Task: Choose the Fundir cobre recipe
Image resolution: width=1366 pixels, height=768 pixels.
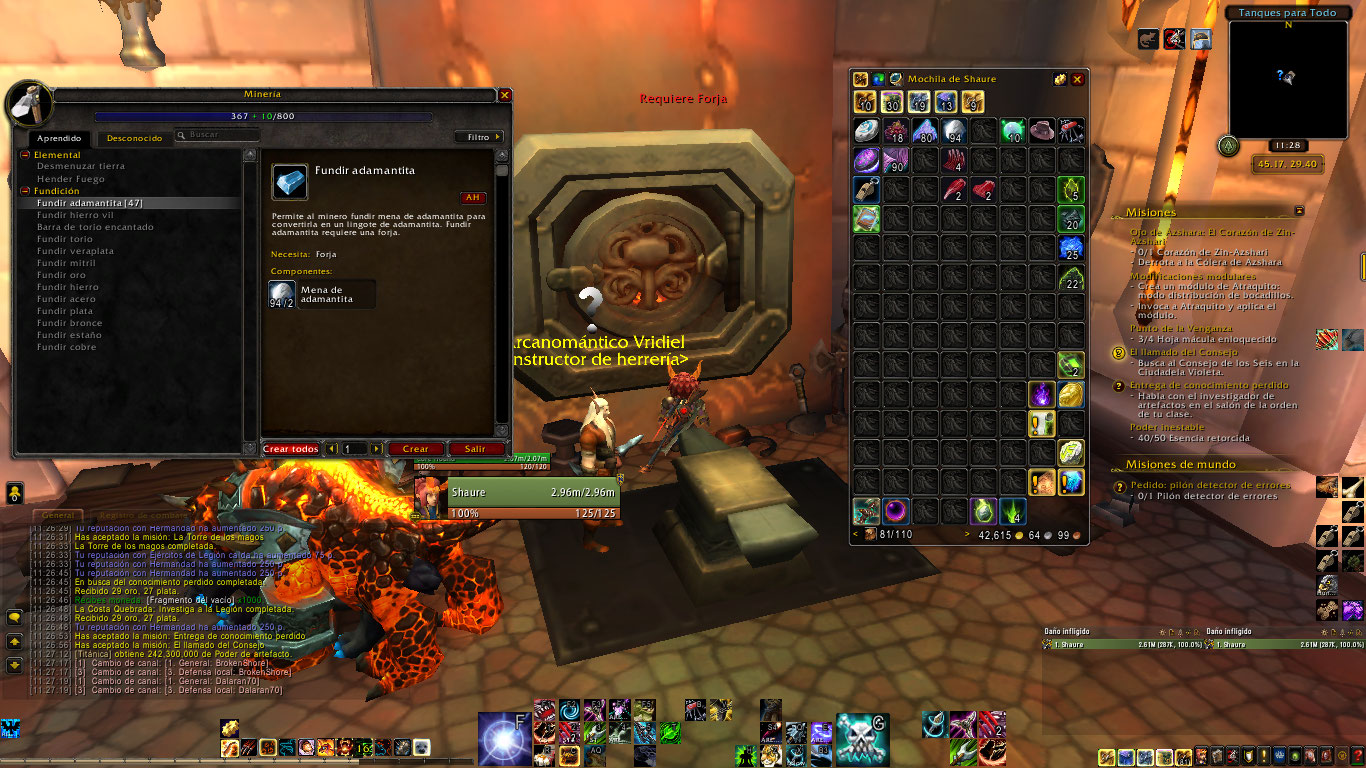Action: [67, 347]
